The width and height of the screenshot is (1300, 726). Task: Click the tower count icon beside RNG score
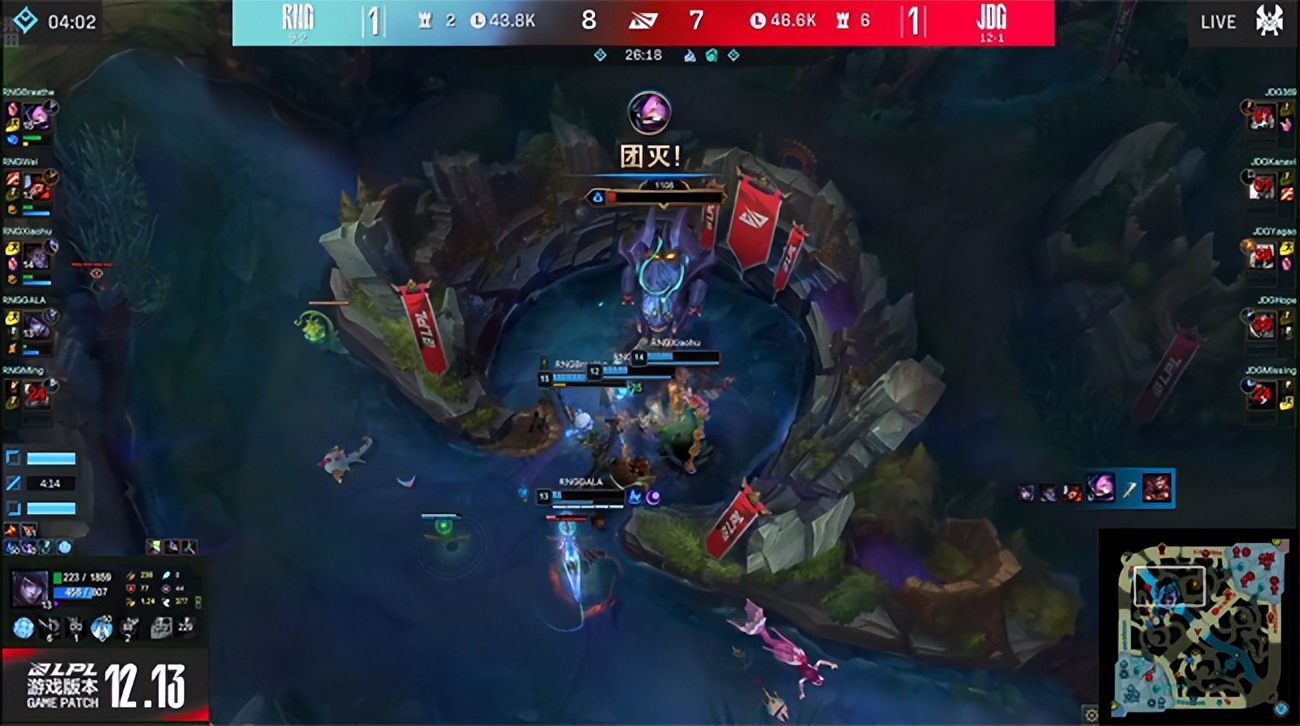click(x=427, y=19)
